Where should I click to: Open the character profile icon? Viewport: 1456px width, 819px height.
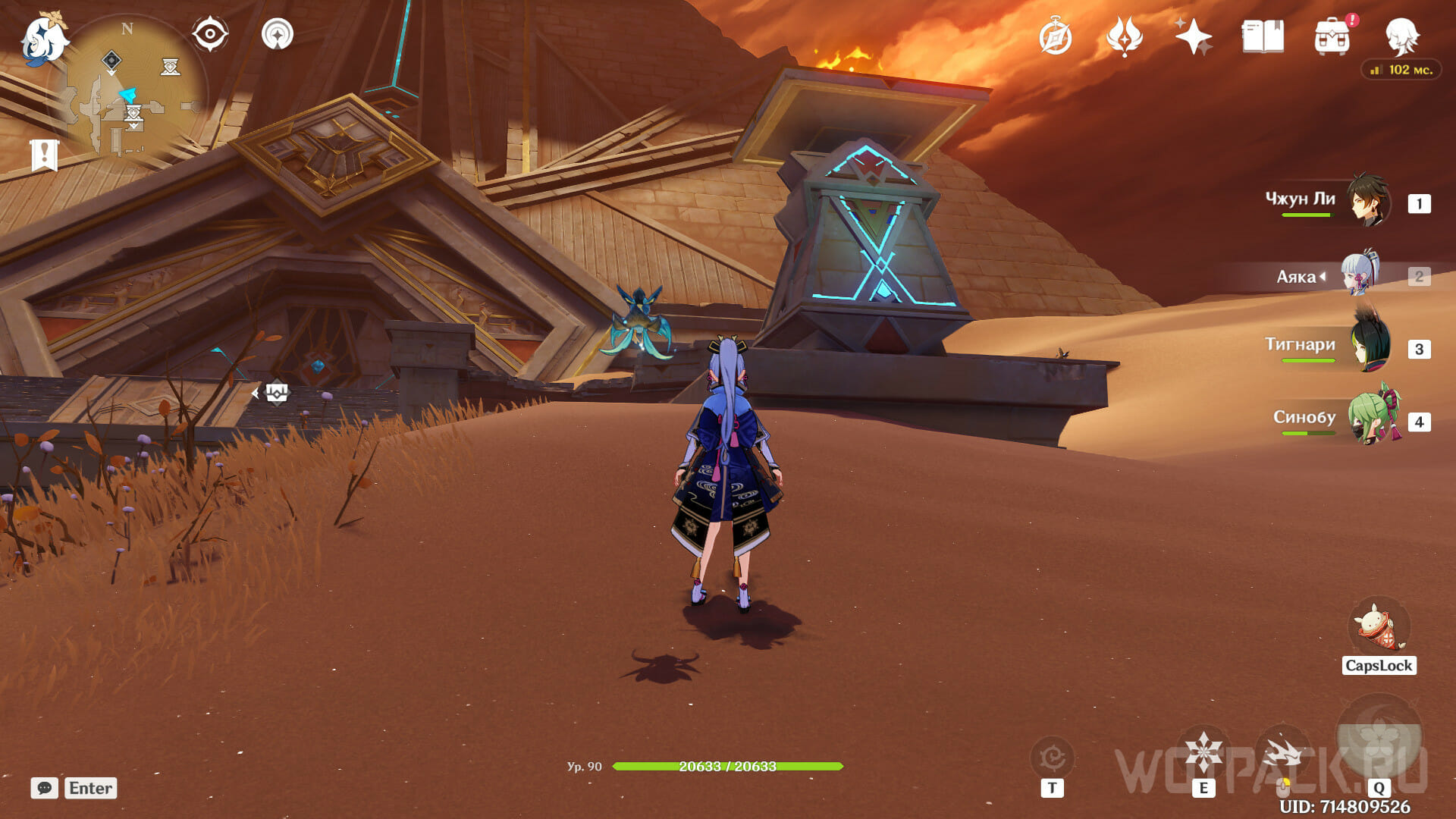pos(1402,36)
